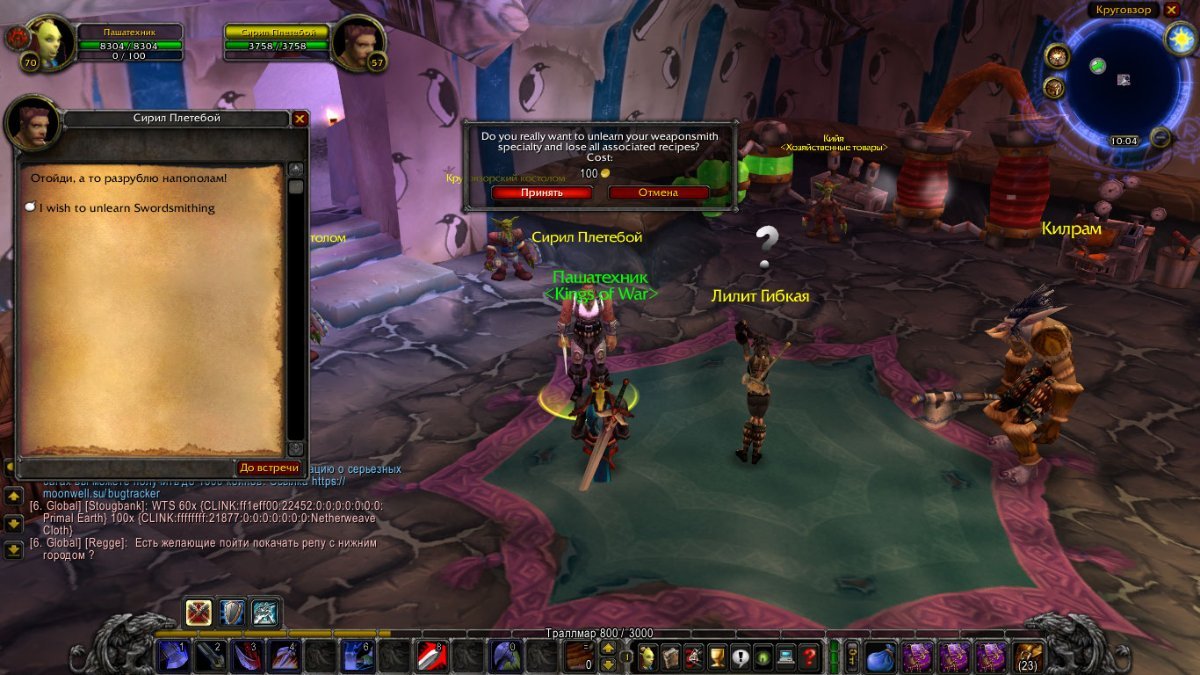
Task: Click the action bar page up arrow
Action: pos(607,648)
